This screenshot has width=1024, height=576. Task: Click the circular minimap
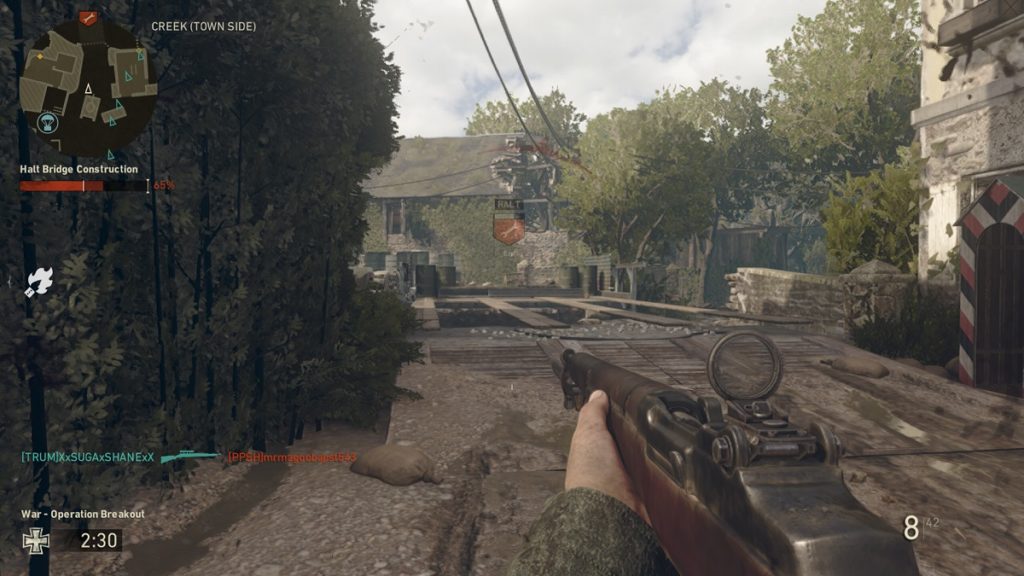point(88,88)
